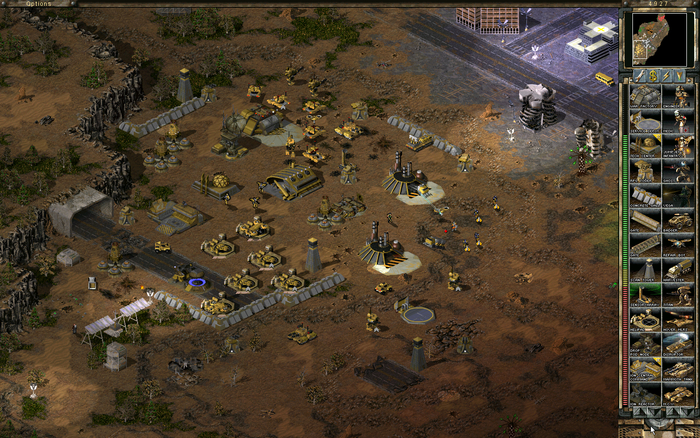This screenshot has width=700, height=438.
Task: Select Concrete Walls build icon
Action: (x=645, y=196)
